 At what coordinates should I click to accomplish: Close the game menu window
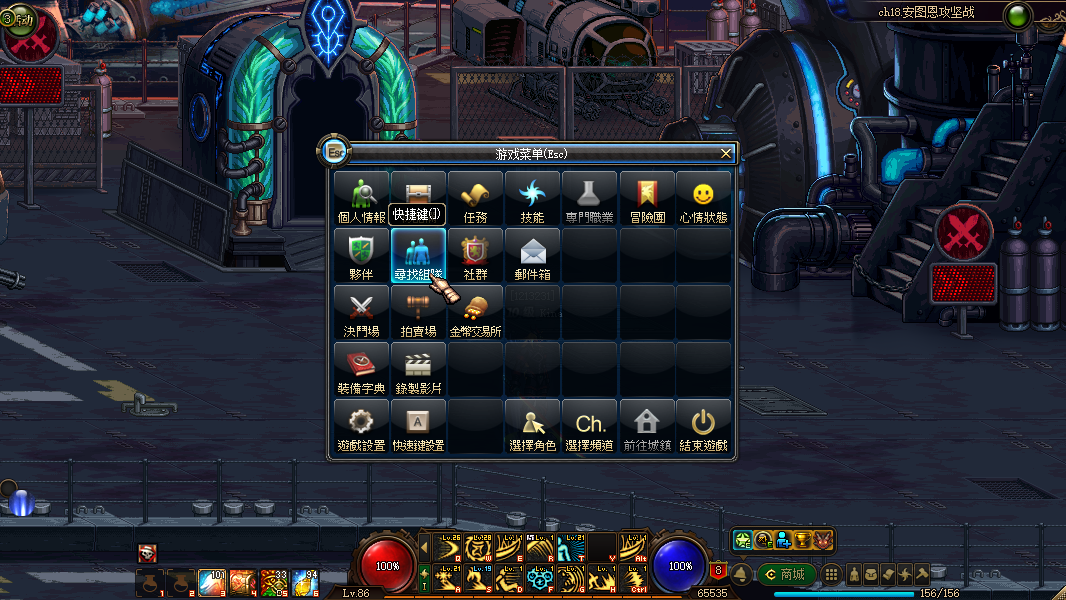pos(726,153)
